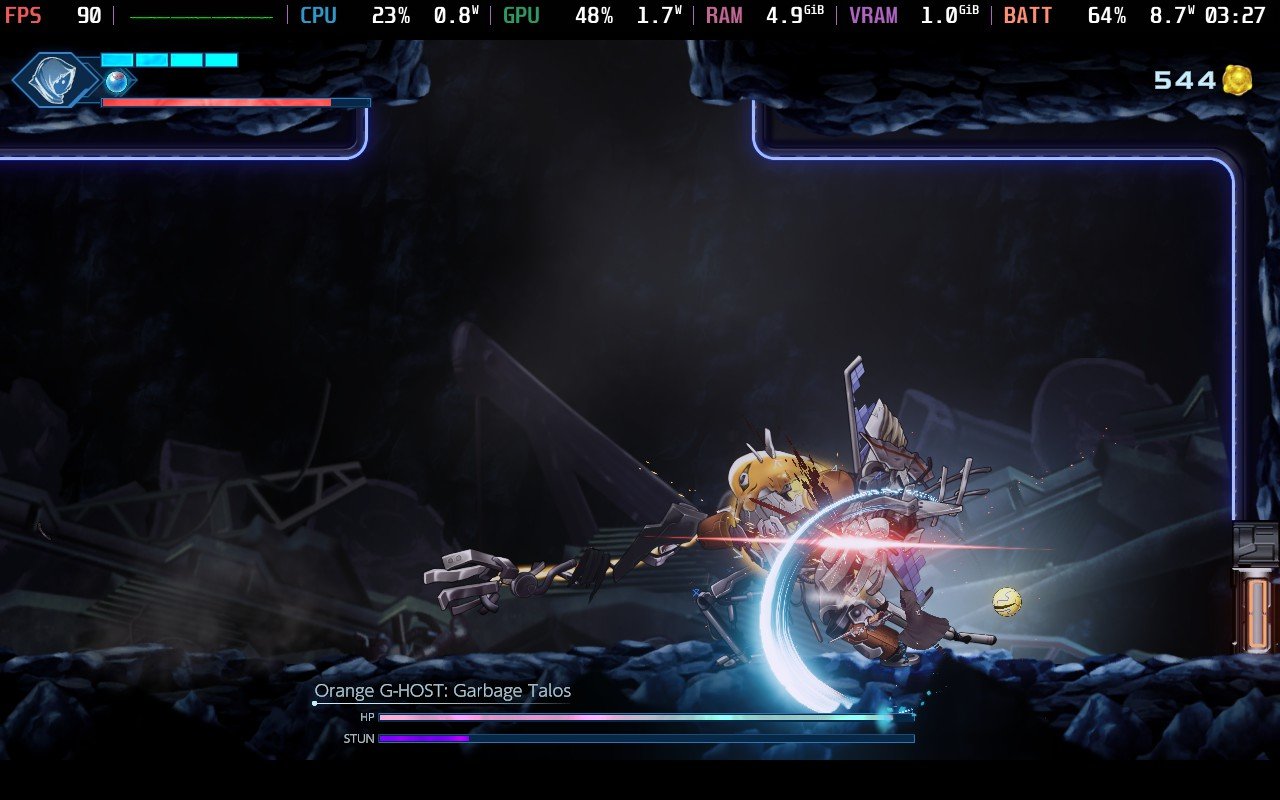Click the BATT battery indicator
This screenshot has height=800, width=1280.
[x=1027, y=15]
